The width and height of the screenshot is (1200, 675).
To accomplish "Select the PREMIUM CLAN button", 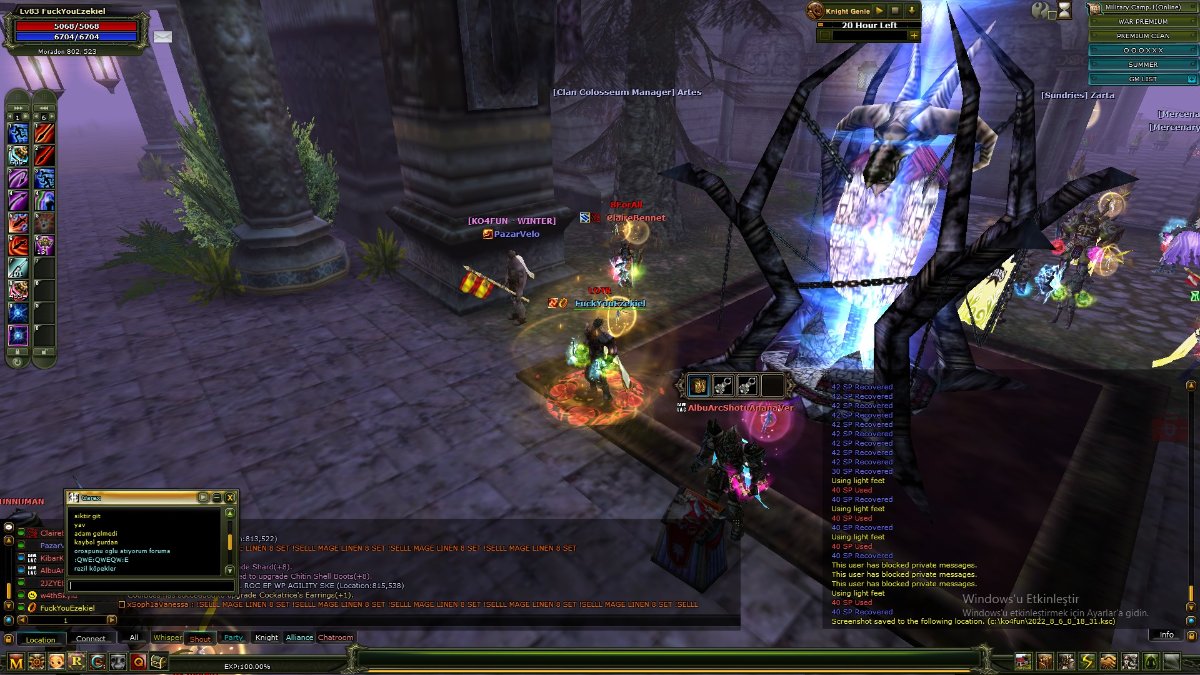I will point(1143,35).
